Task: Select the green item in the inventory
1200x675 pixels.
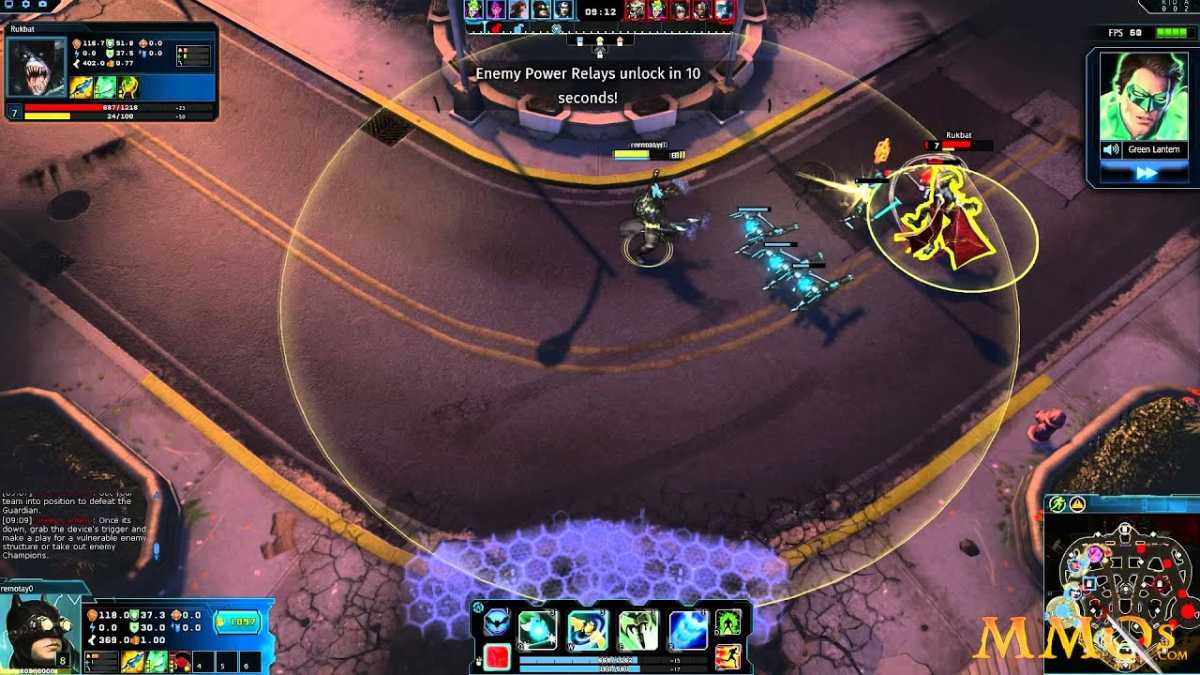Action: (156, 661)
